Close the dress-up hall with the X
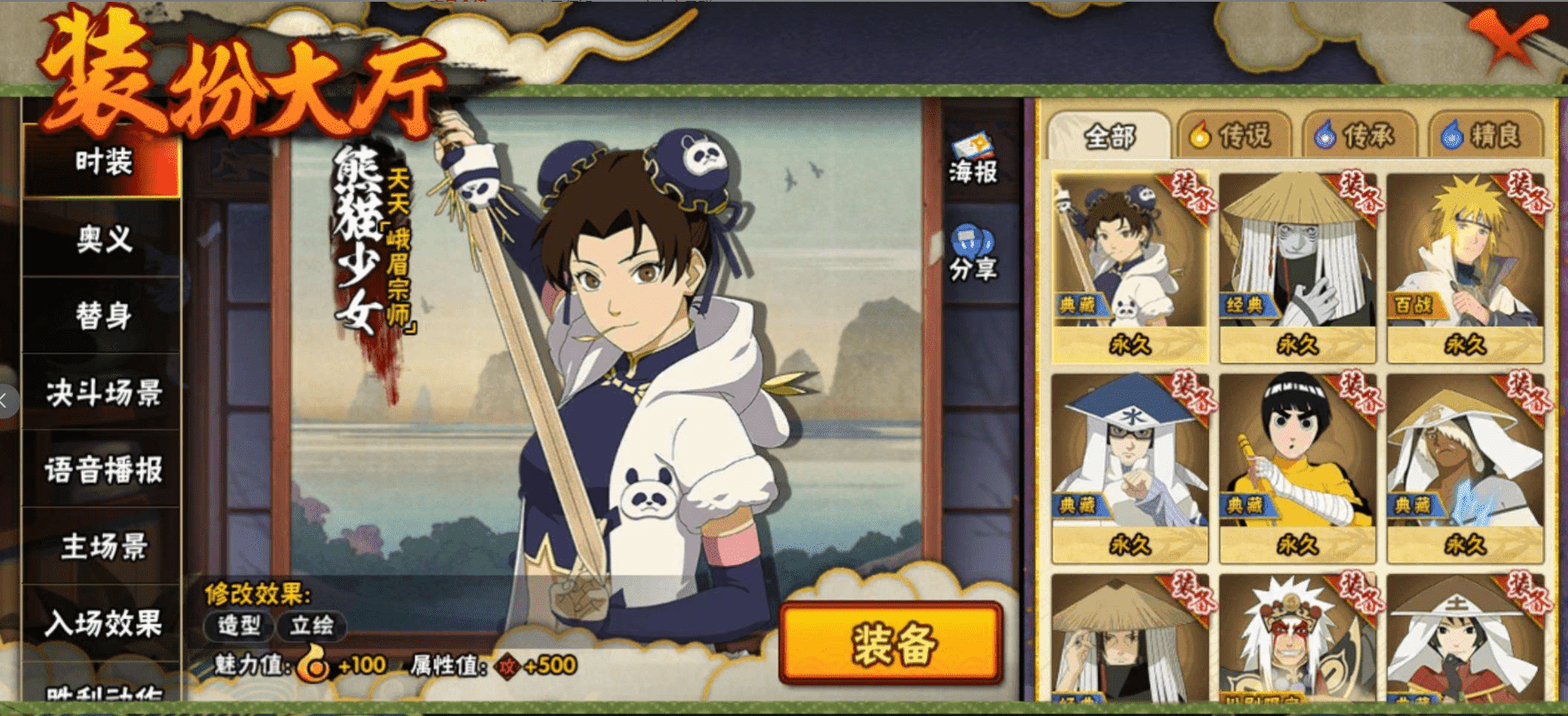 [x=1508, y=40]
